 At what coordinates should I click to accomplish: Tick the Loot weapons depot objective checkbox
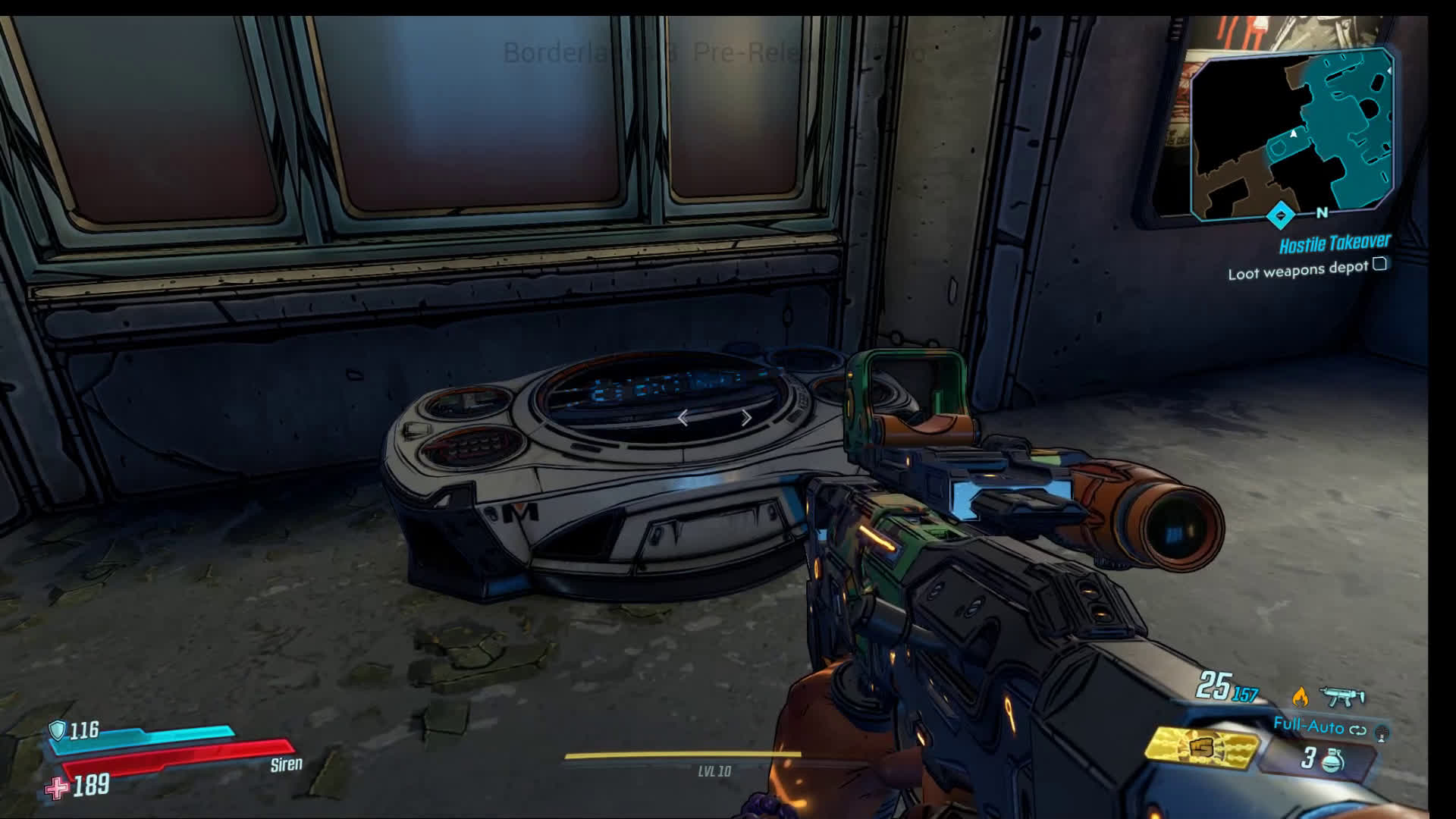pos(1380,264)
